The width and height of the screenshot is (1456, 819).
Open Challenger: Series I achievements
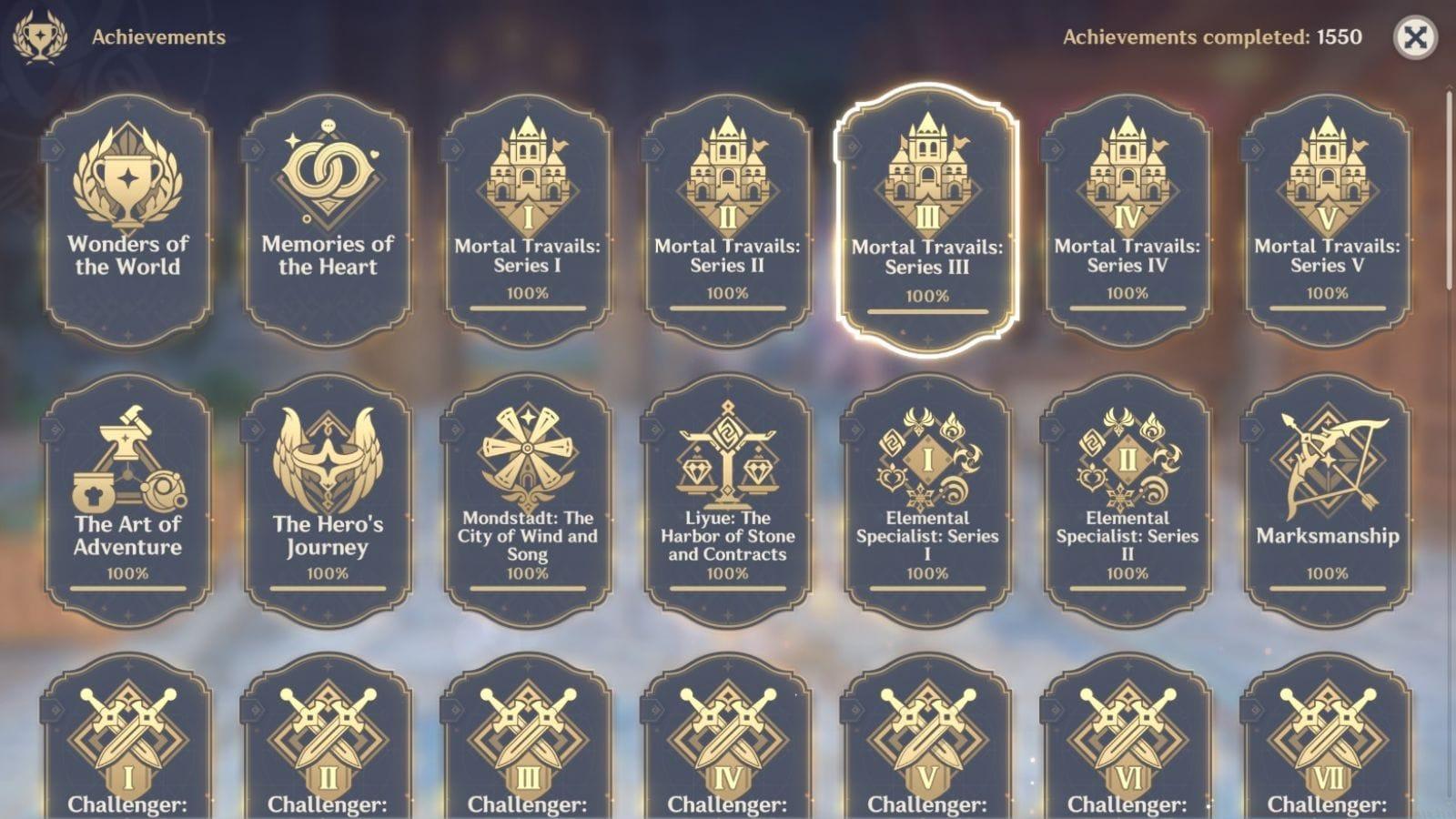click(129, 746)
